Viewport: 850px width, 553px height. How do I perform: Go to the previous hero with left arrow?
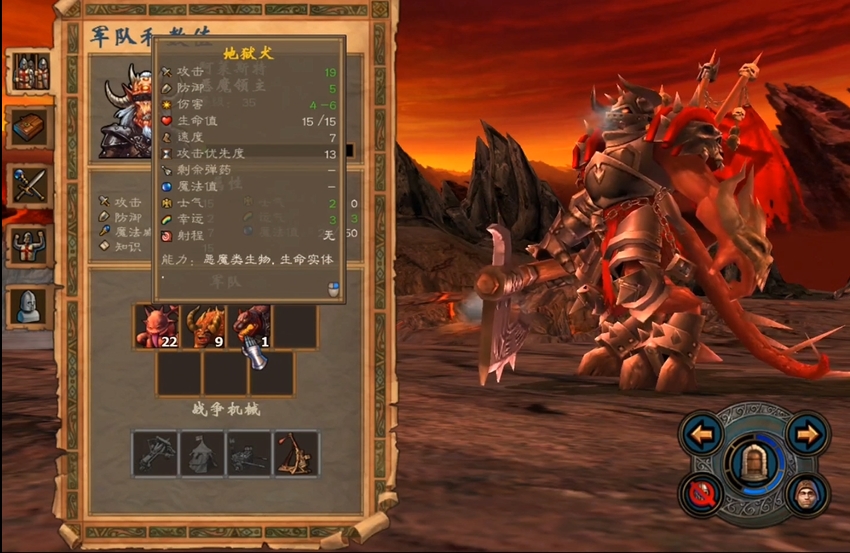coord(702,434)
